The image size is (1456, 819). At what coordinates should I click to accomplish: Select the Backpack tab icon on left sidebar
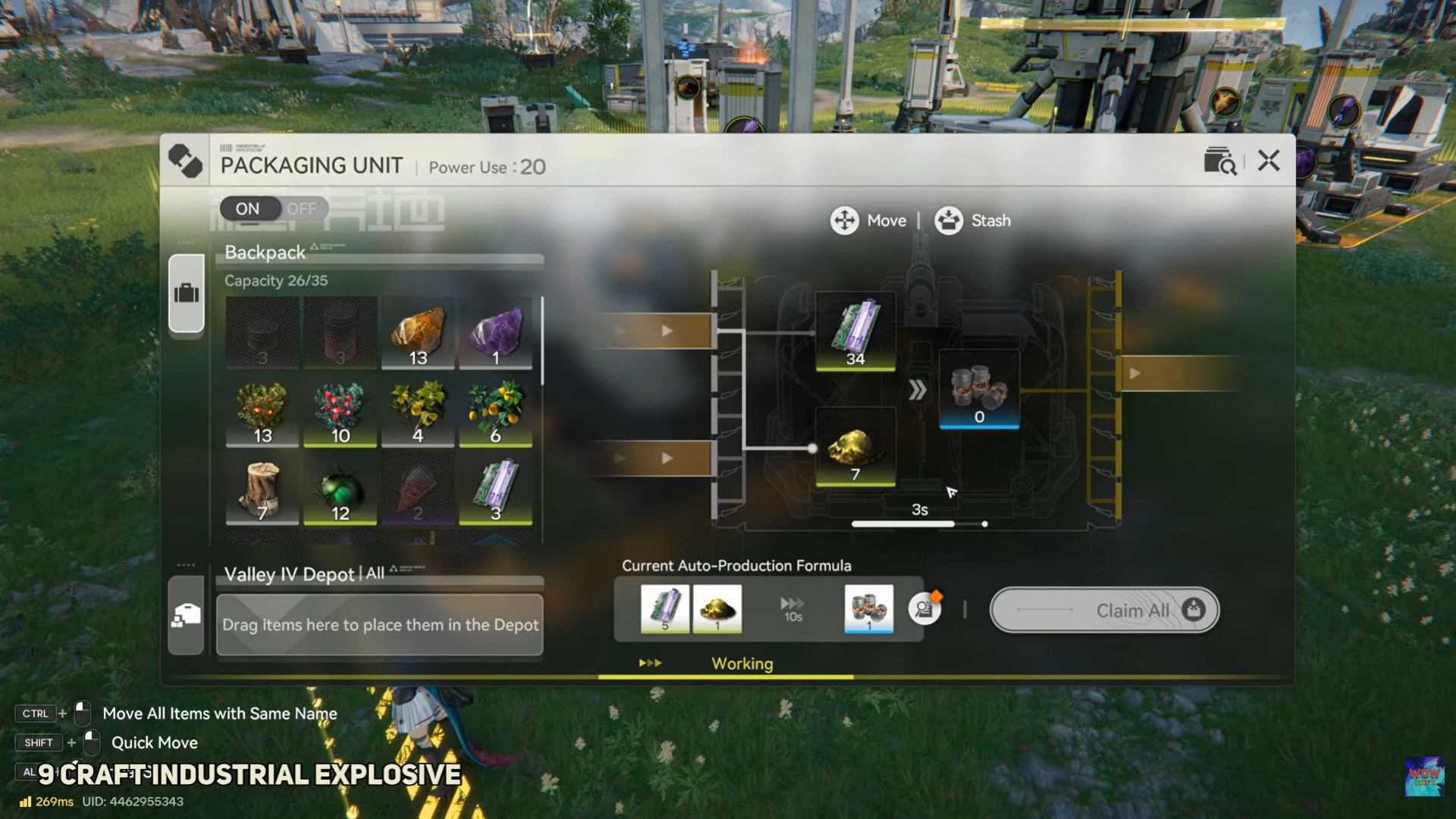[x=187, y=294]
